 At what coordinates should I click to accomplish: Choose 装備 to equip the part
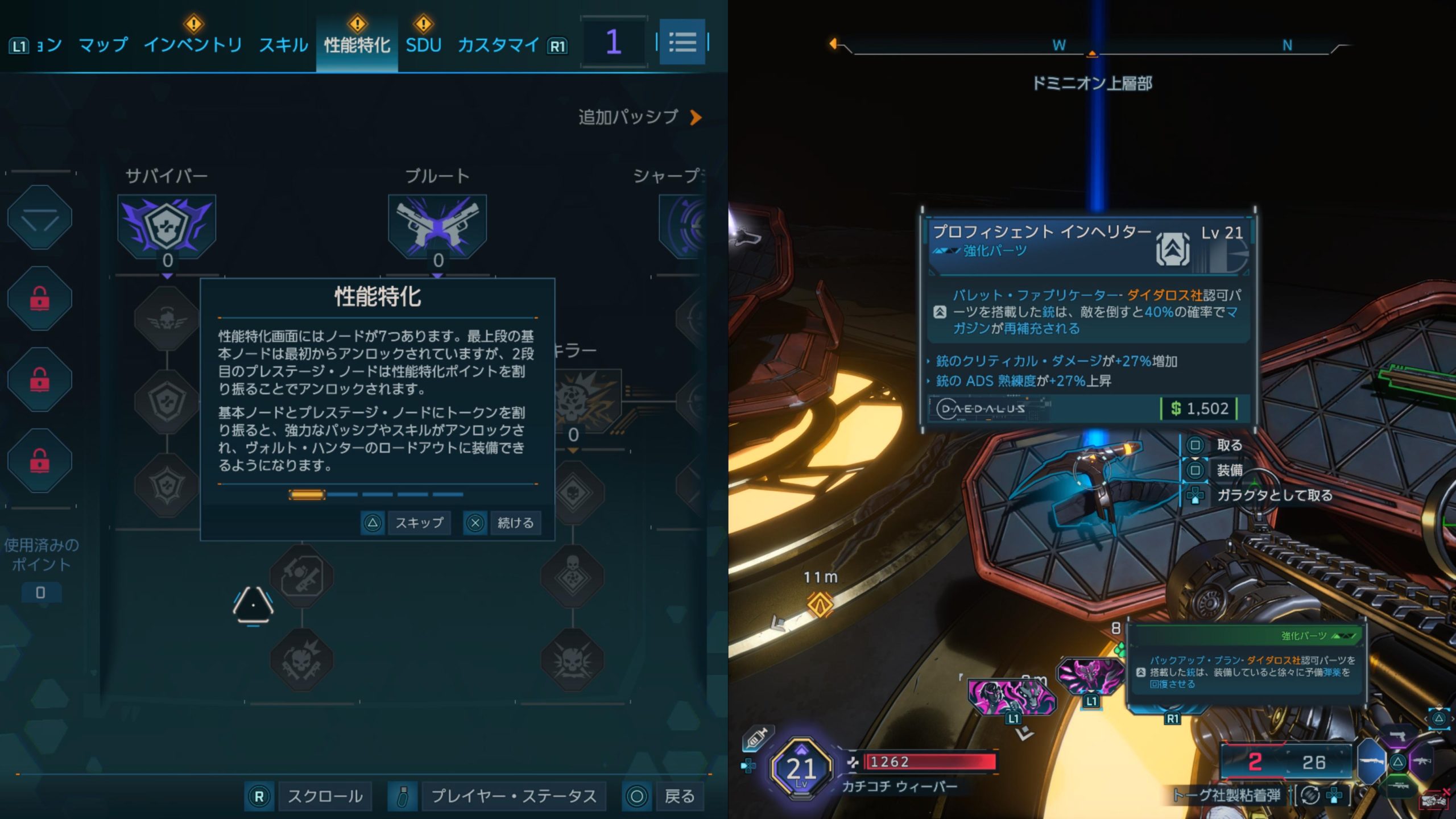tap(1228, 470)
